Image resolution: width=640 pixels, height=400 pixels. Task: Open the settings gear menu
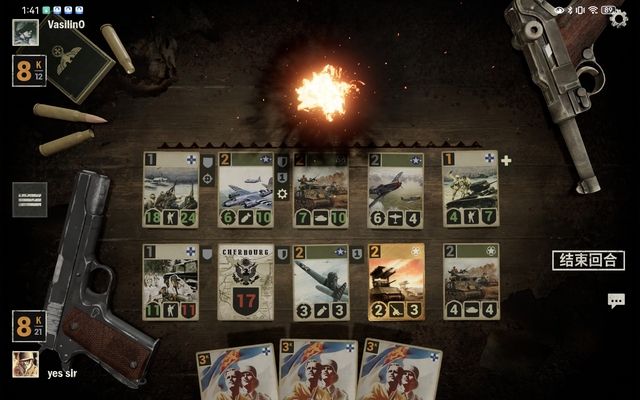click(x=619, y=17)
